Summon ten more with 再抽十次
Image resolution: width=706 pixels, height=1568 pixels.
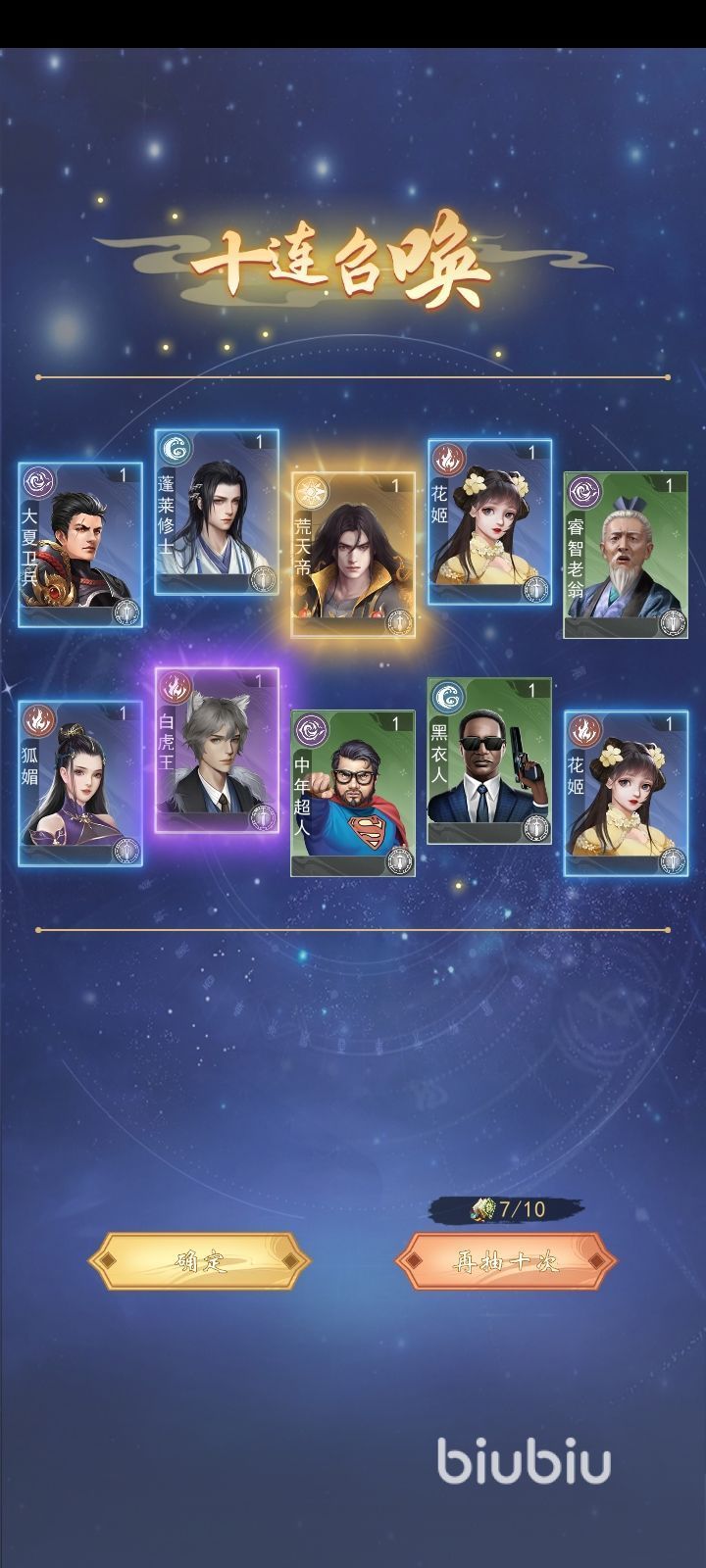point(506,1260)
